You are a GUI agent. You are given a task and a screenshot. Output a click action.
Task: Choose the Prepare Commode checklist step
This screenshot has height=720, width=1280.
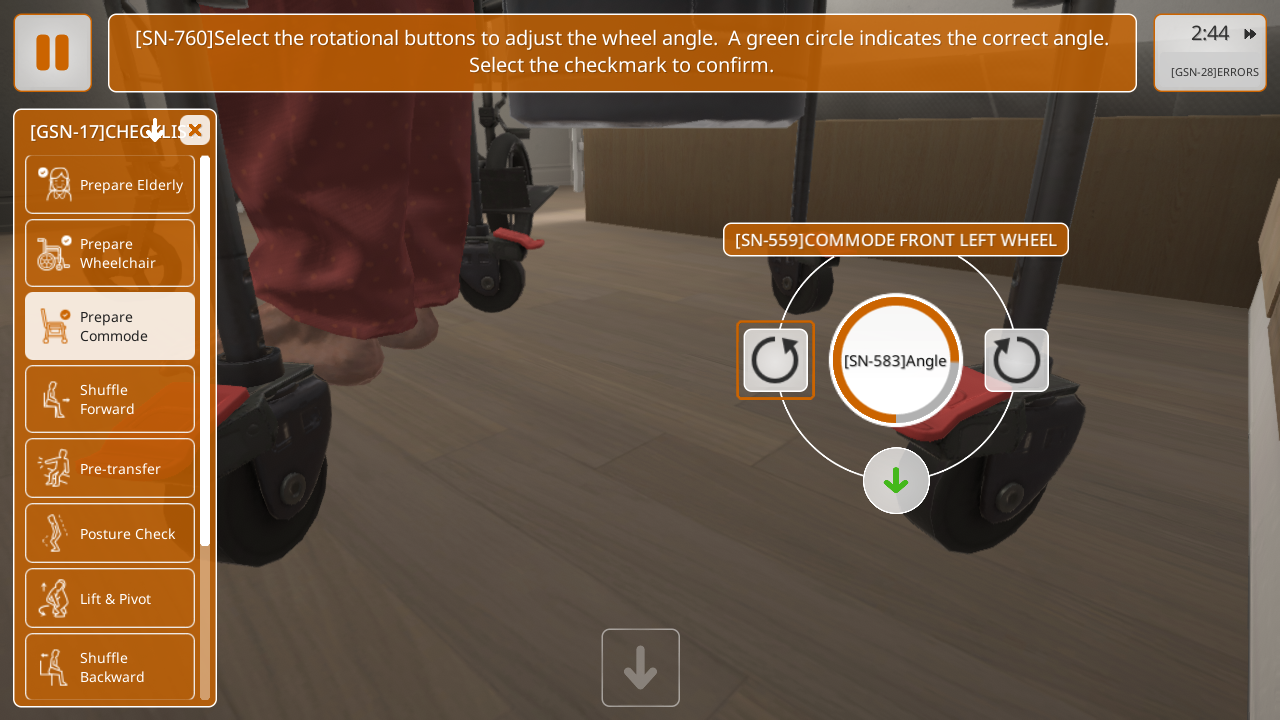[x=110, y=326]
